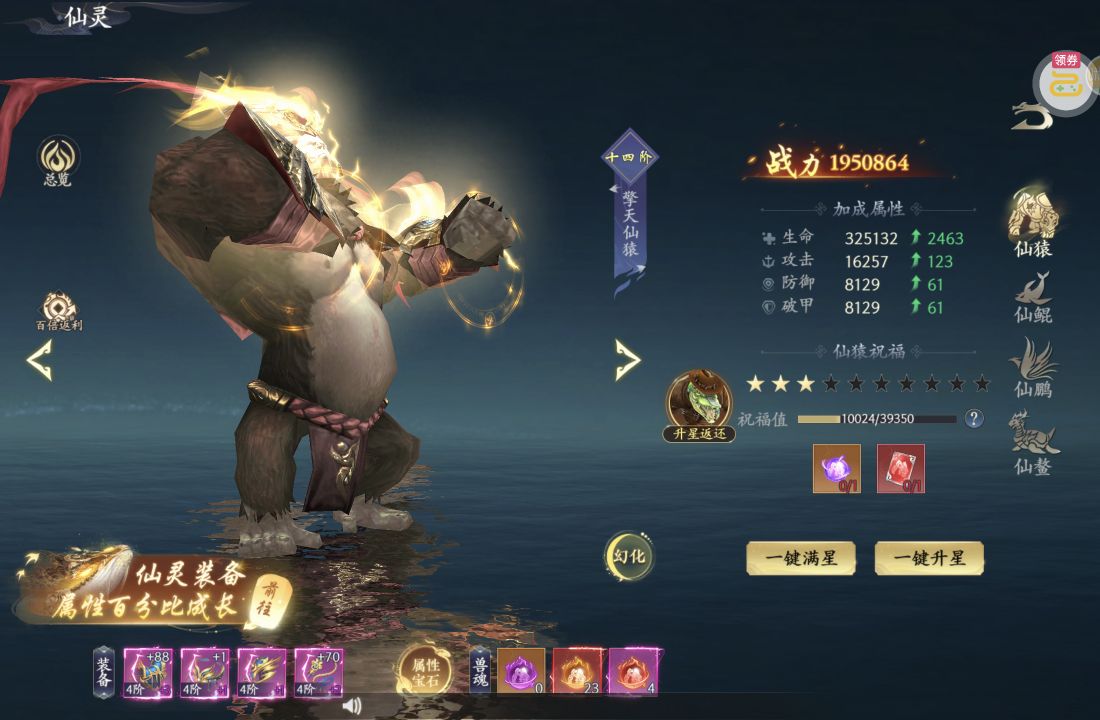Click the 一键升星 button
The height and width of the screenshot is (720, 1100).
(x=929, y=558)
